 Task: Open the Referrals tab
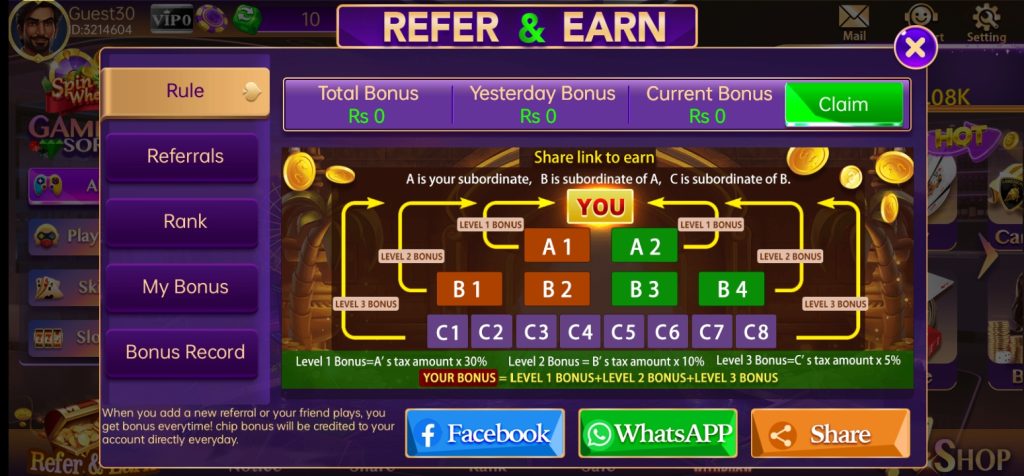185,156
